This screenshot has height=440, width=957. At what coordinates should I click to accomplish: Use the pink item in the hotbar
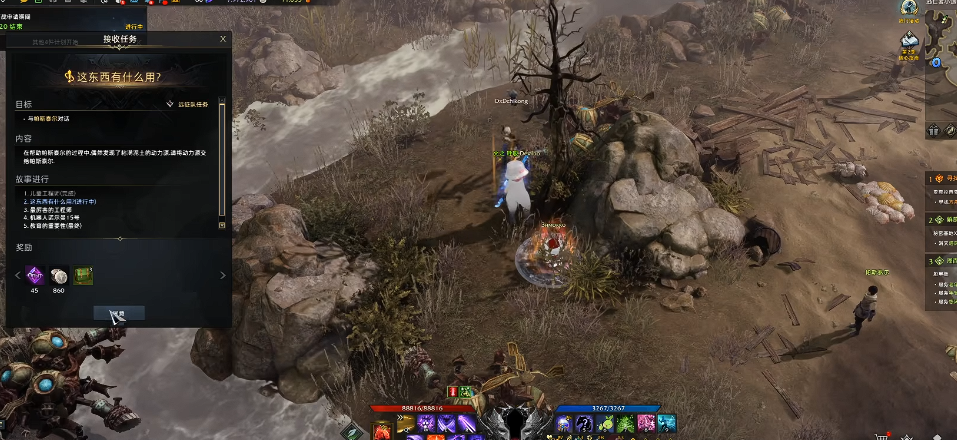tap(646, 424)
